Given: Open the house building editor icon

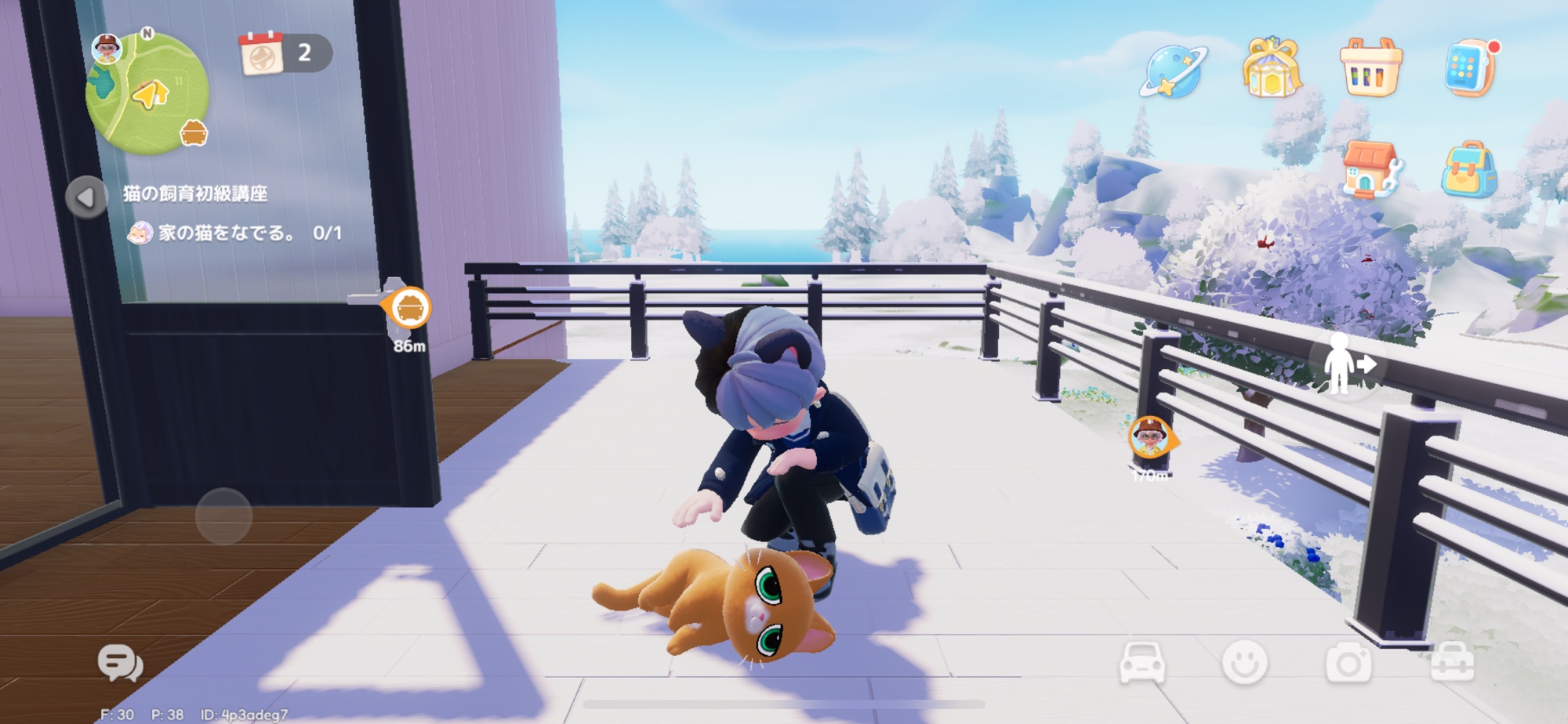Looking at the screenshot, I should (x=1370, y=169).
